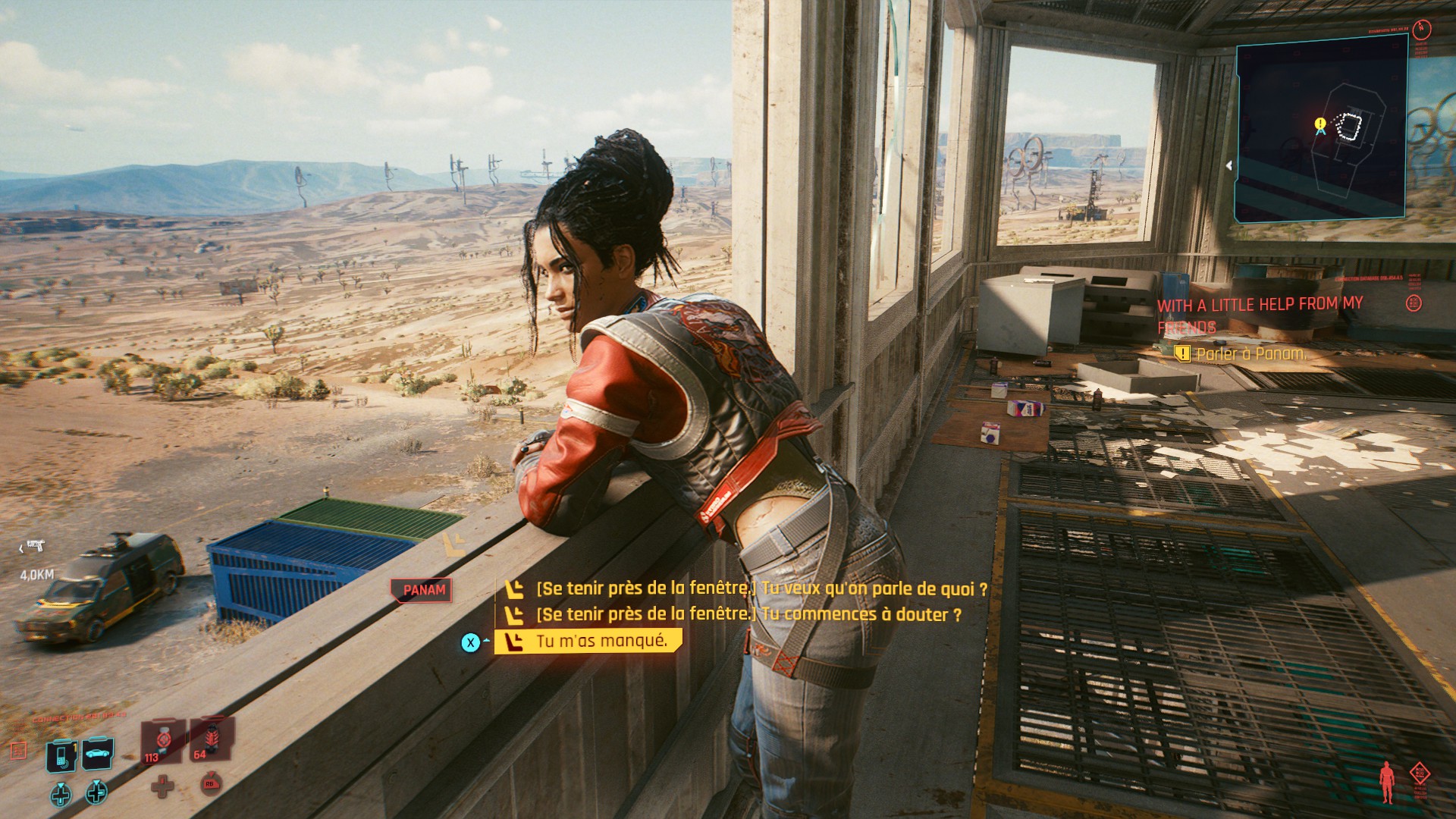Click the red journal icon near the phone slot

click(x=18, y=750)
